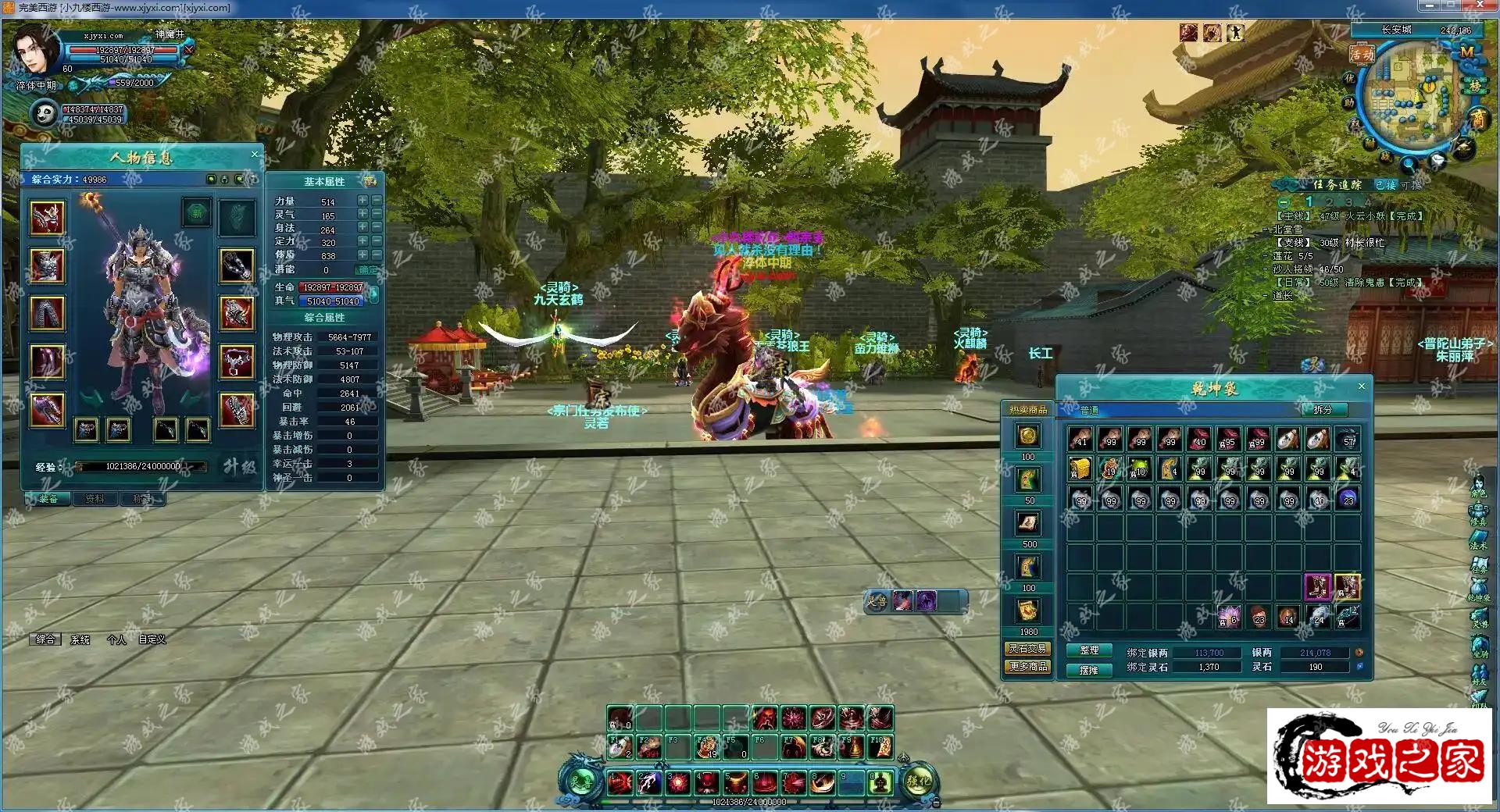Click the round 灵兽 spirit beast button

579,781
